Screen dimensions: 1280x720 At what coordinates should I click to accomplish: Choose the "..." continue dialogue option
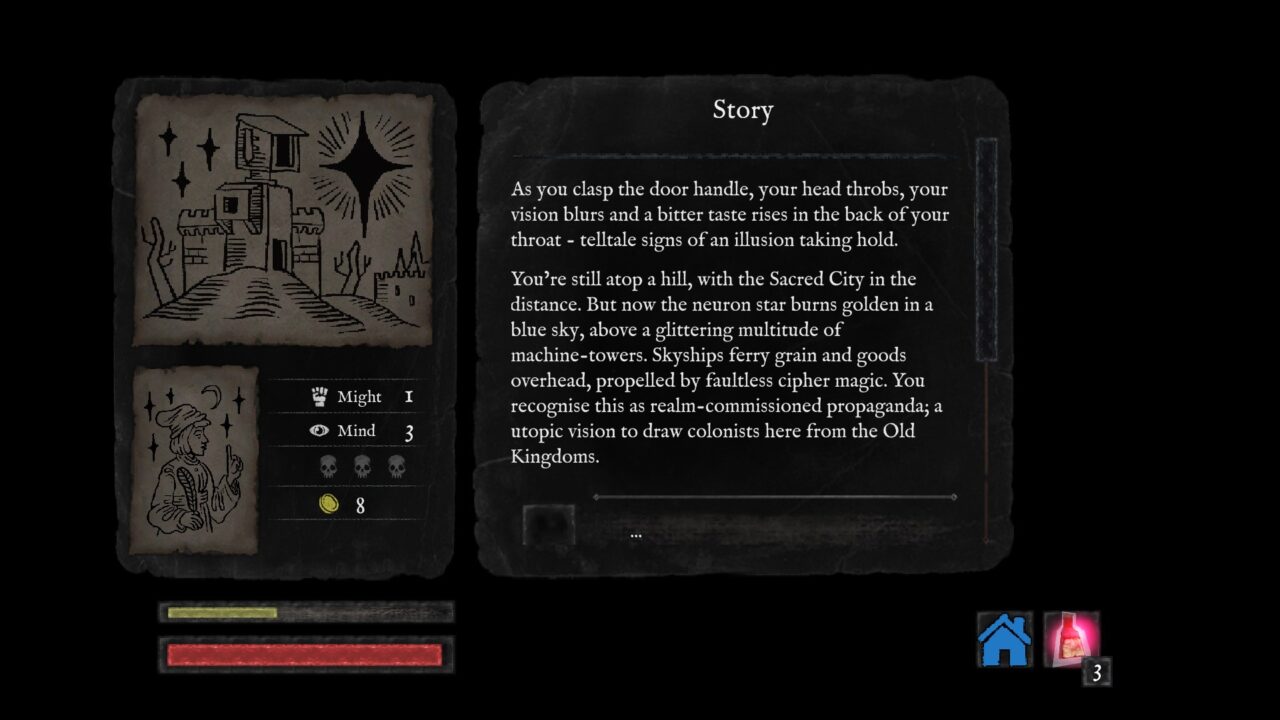pyautogui.click(x=636, y=535)
